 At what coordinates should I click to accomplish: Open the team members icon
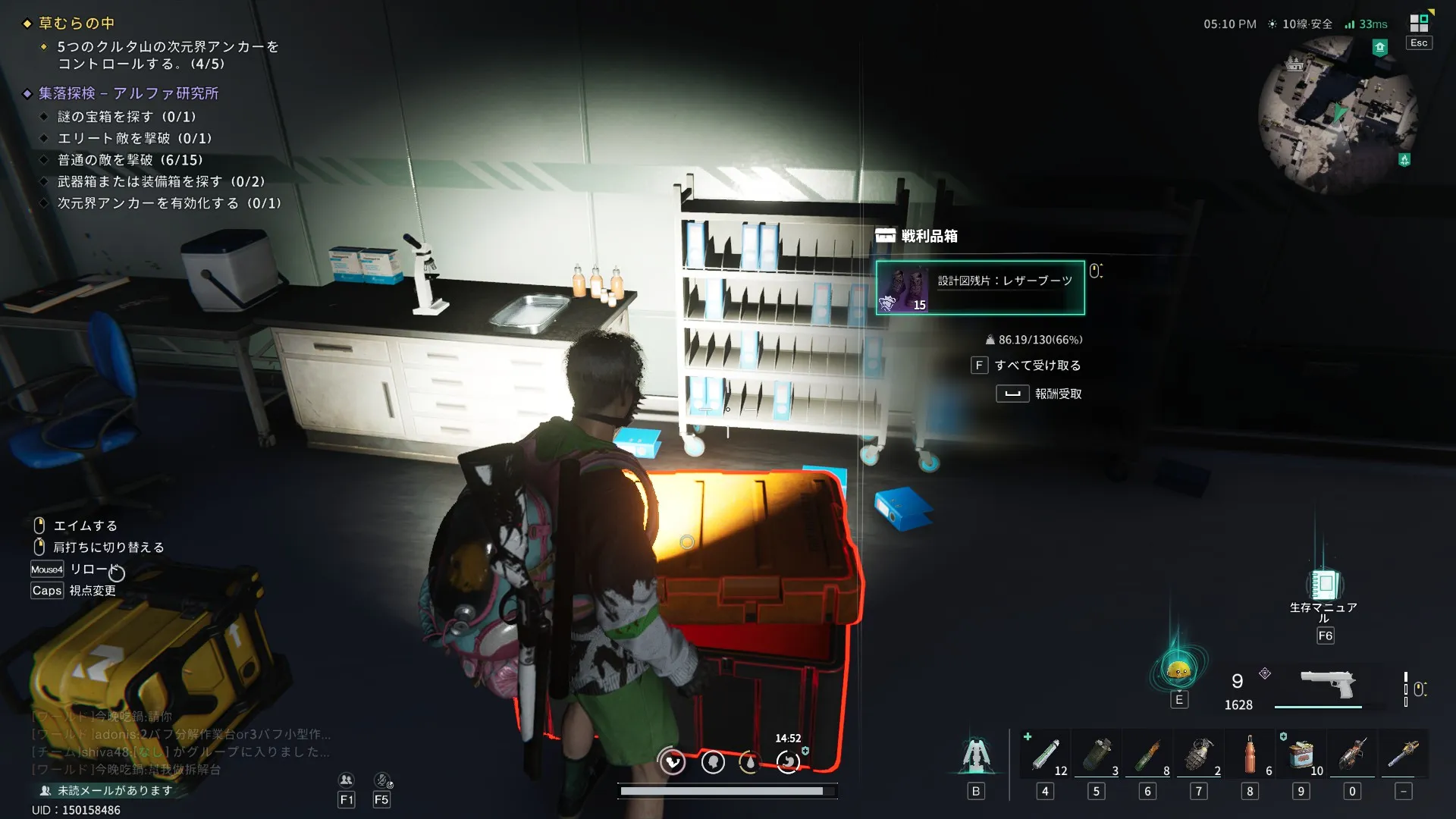[347, 780]
